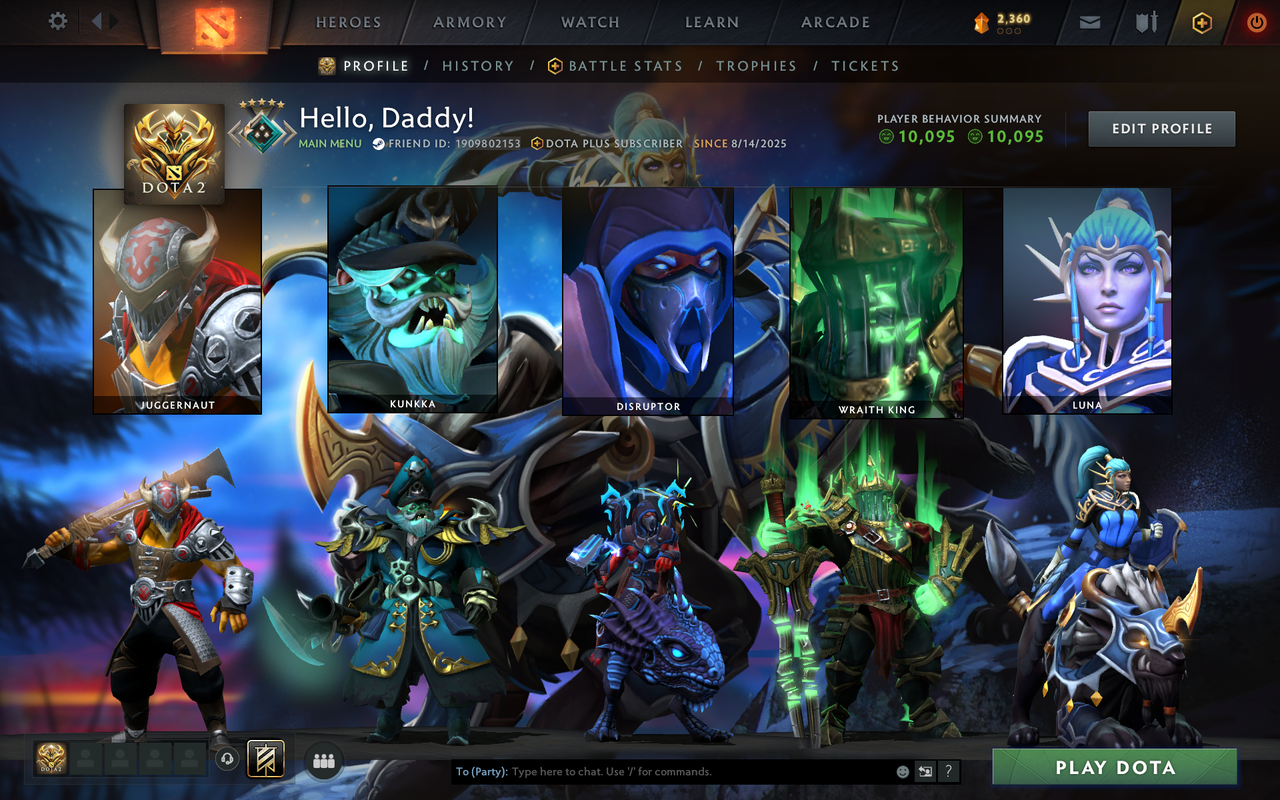Click the power exit icon top right

point(1255,21)
